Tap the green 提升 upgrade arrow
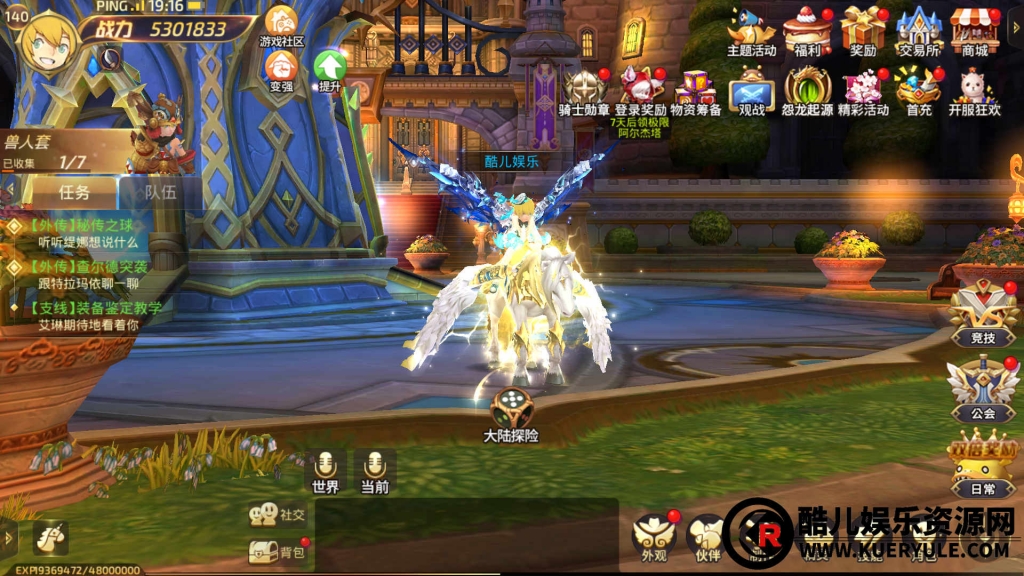The height and width of the screenshot is (576, 1024). click(329, 69)
